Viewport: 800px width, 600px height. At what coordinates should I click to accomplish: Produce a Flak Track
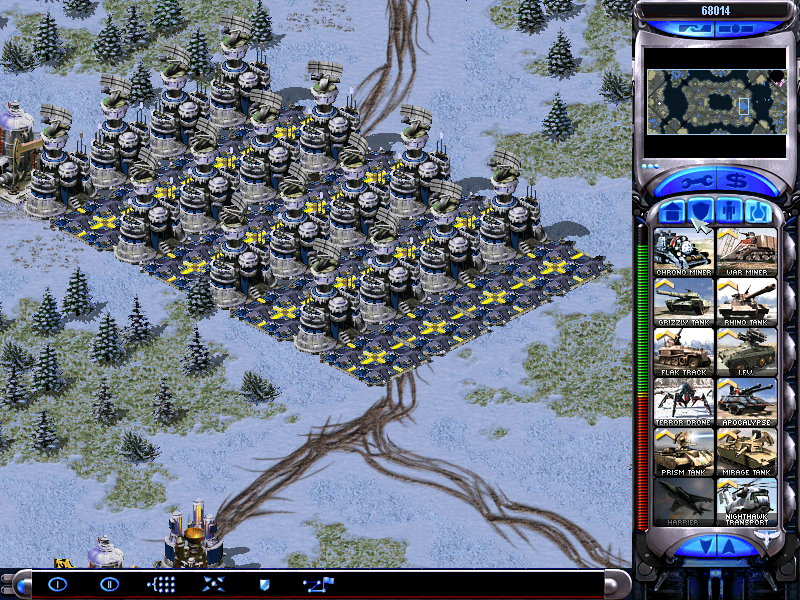684,351
